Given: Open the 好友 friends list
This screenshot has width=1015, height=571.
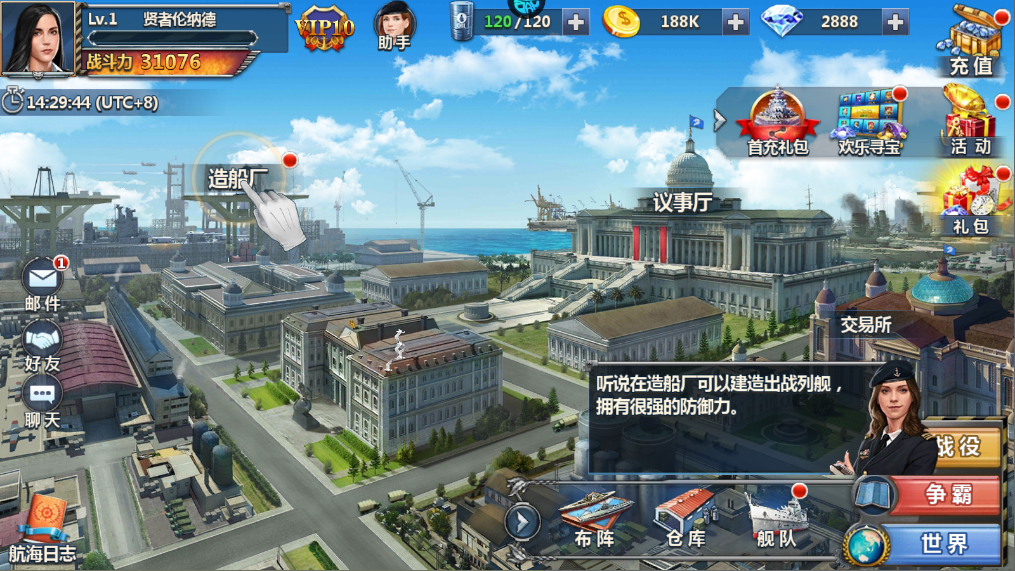Looking at the screenshot, I should pyautogui.click(x=42, y=345).
